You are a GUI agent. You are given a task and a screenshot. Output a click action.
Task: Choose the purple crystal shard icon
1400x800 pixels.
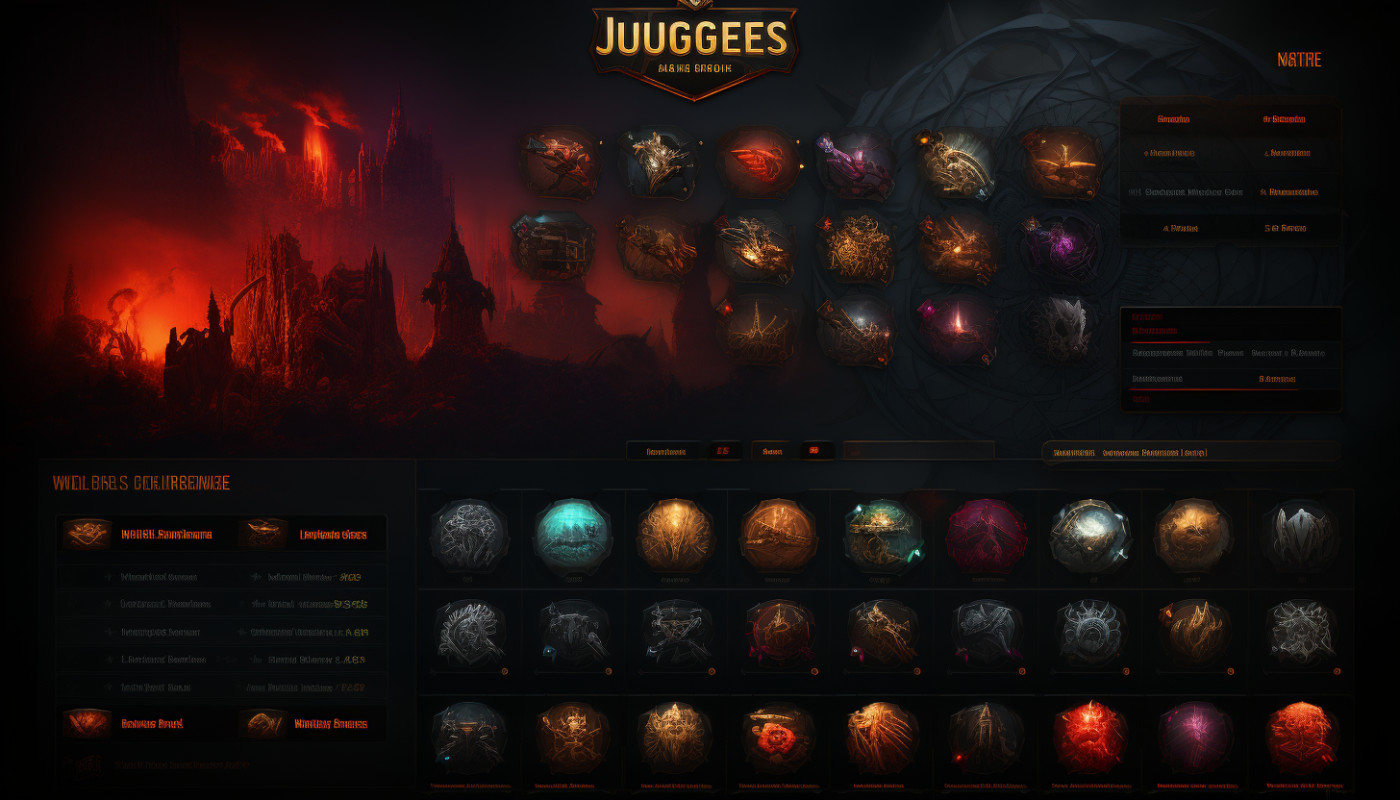click(x=854, y=164)
